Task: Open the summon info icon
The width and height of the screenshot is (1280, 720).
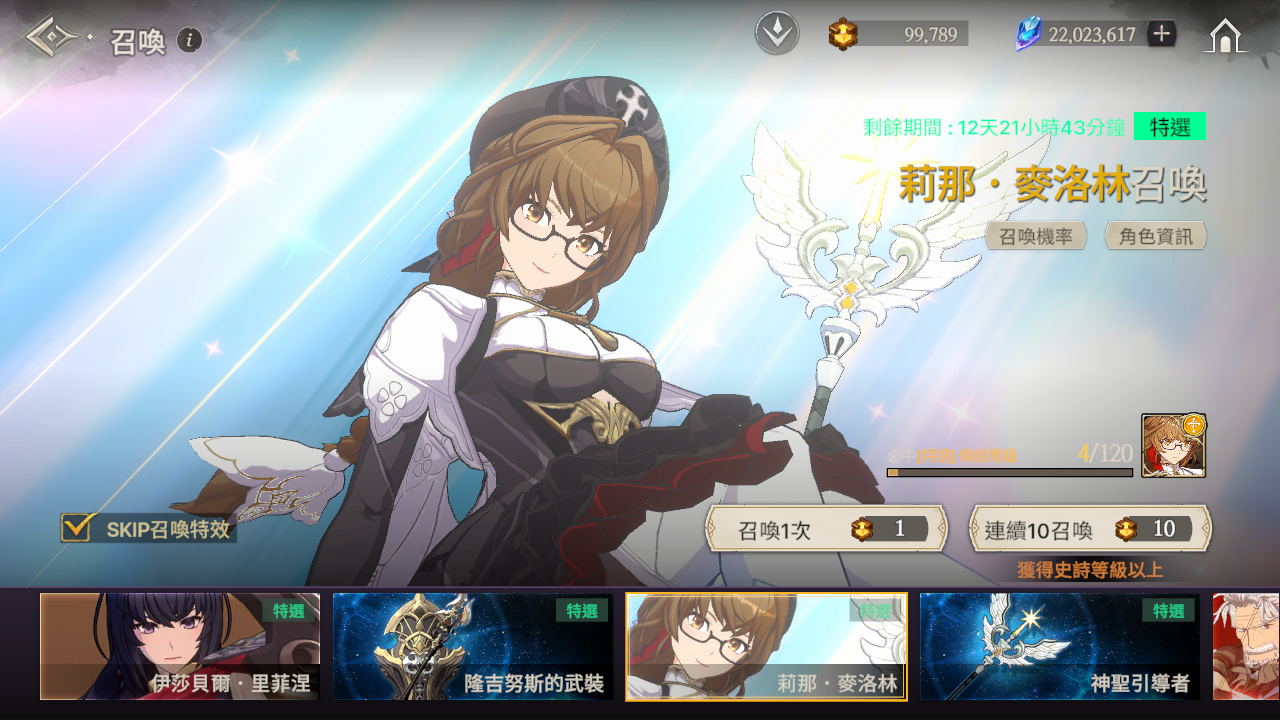Action: click(189, 40)
